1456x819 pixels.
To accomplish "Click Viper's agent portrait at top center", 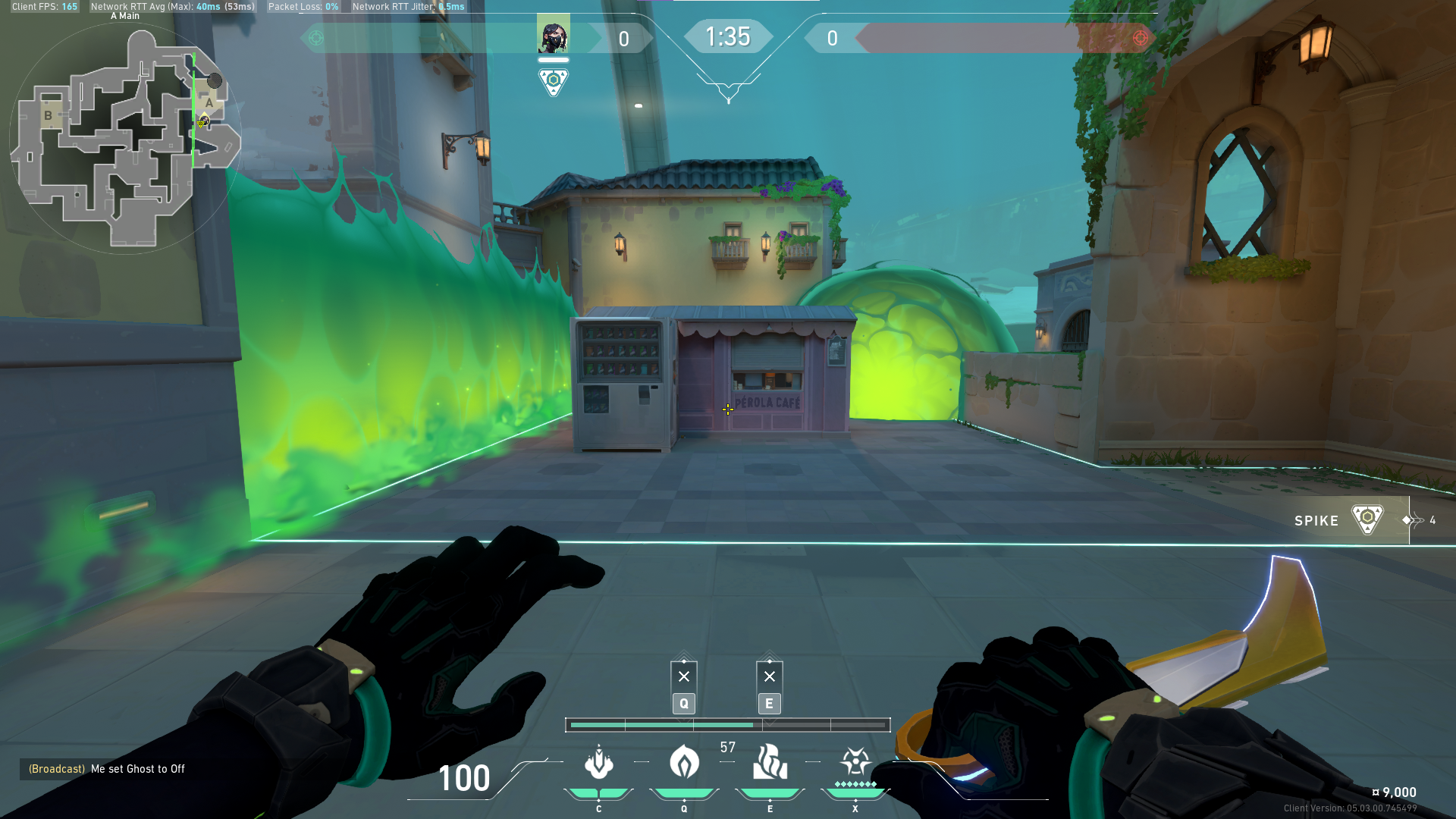I will coord(554,32).
